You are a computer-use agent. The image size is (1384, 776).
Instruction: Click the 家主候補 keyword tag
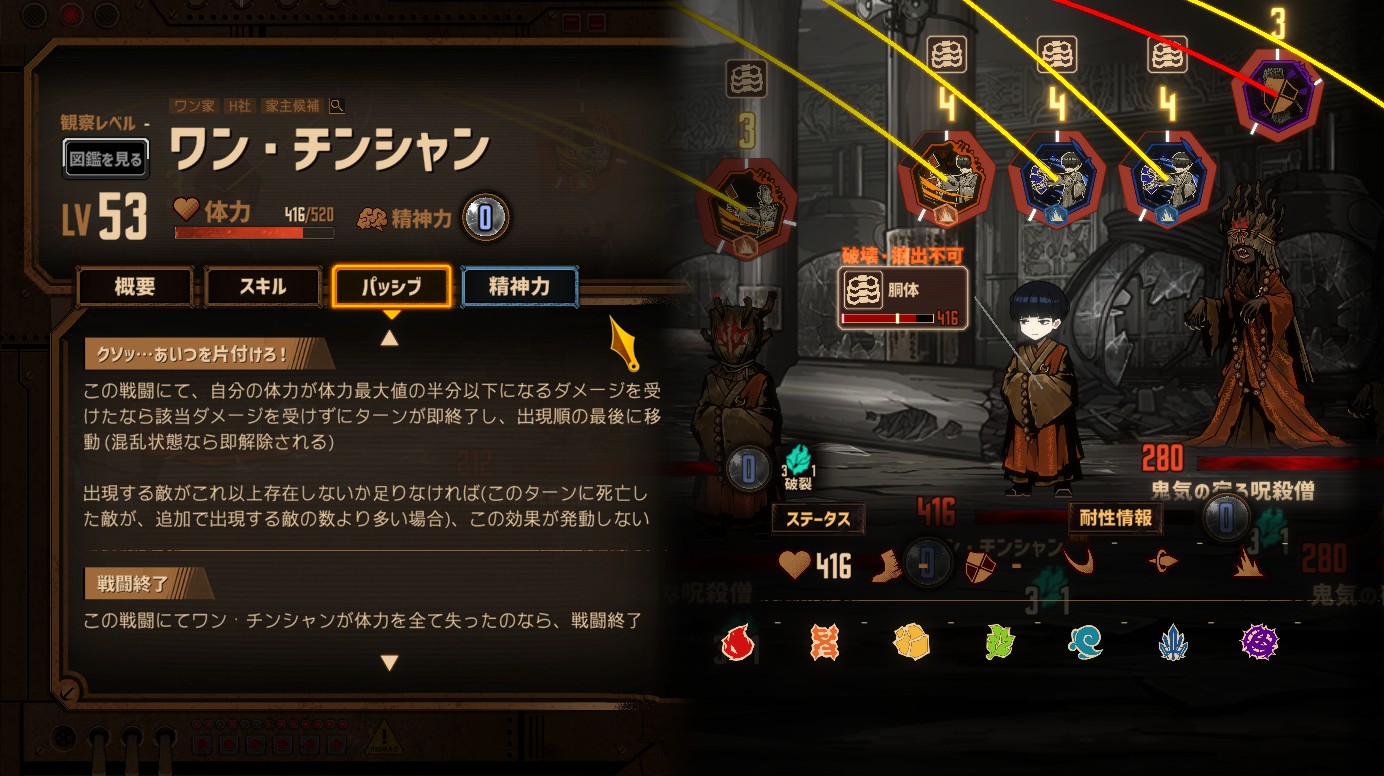pos(292,106)
